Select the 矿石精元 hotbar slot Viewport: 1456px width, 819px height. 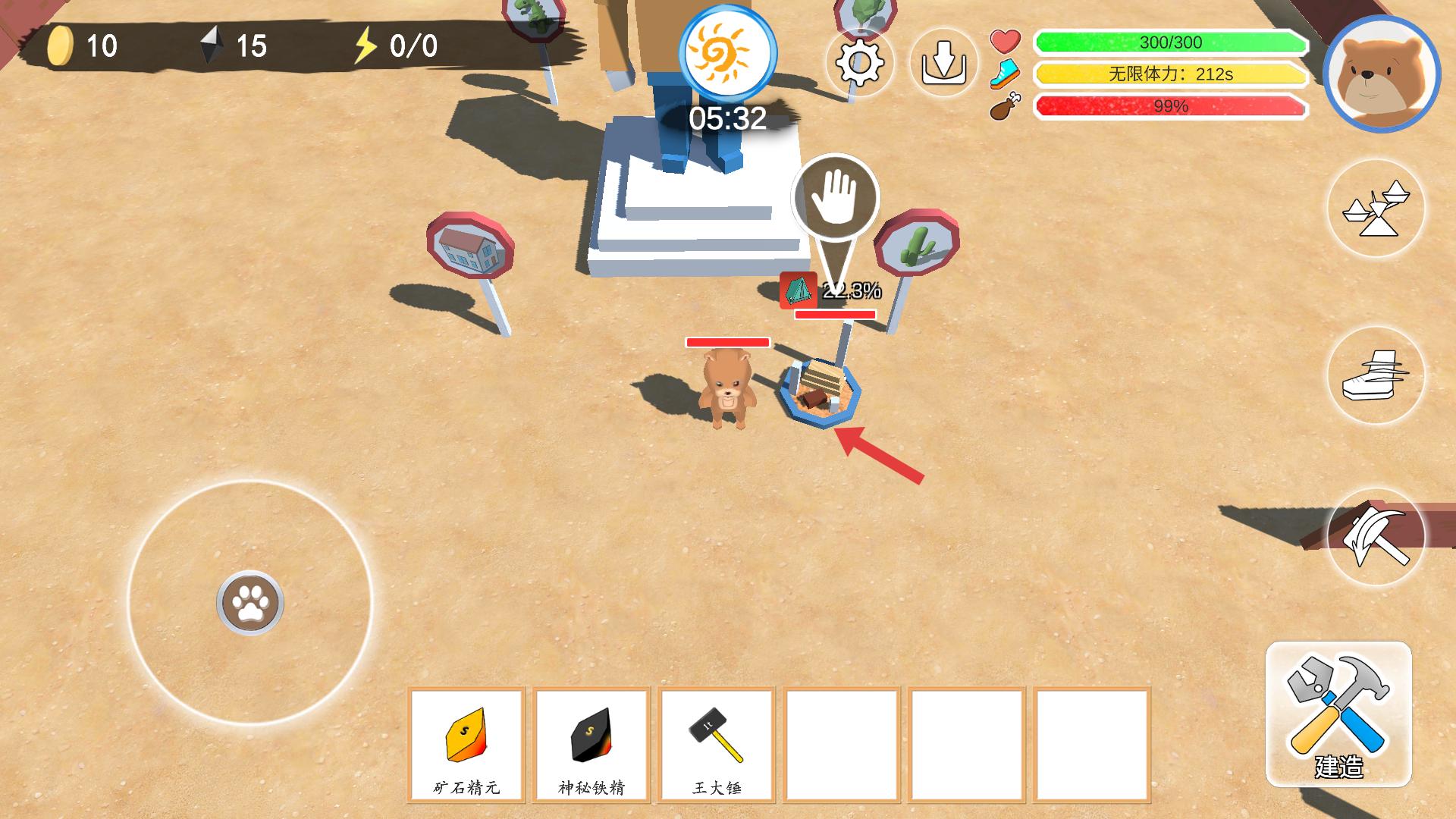[x=466, y=744]
